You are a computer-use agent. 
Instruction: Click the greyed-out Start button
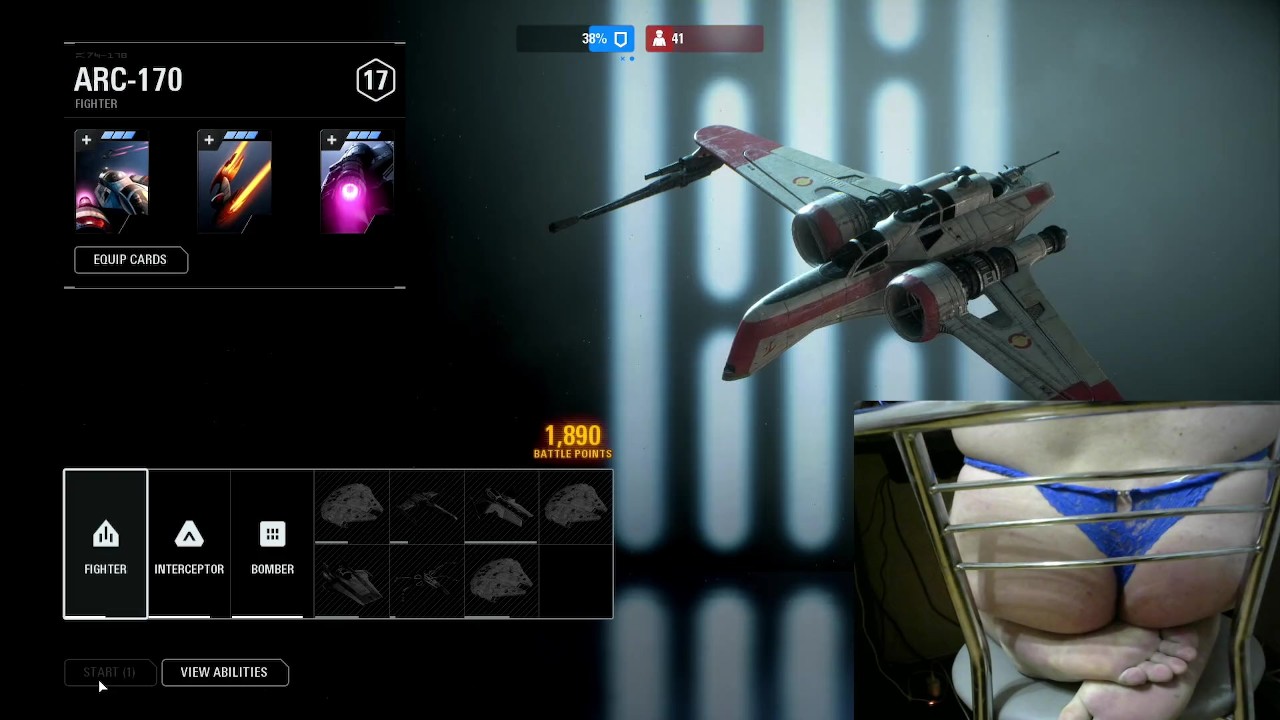(x=109, y=673)
